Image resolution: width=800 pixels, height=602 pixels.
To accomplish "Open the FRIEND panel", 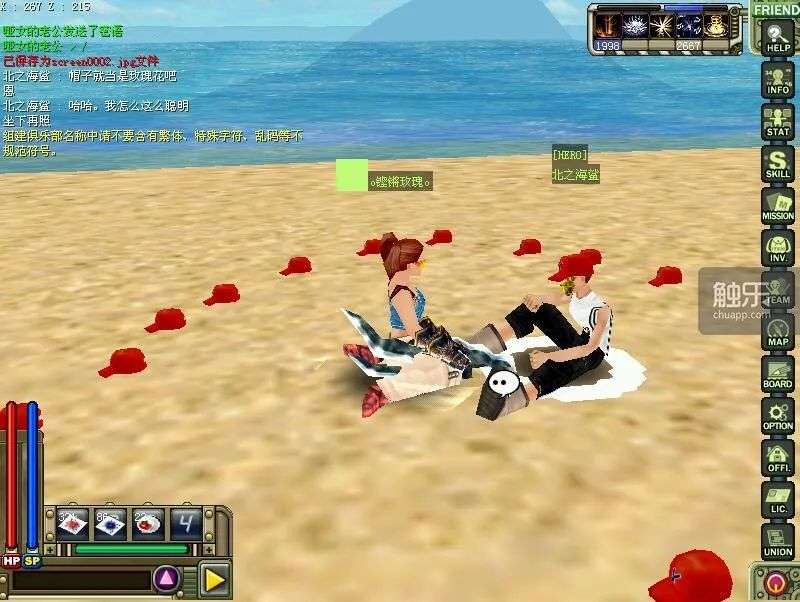I will 776,10.
